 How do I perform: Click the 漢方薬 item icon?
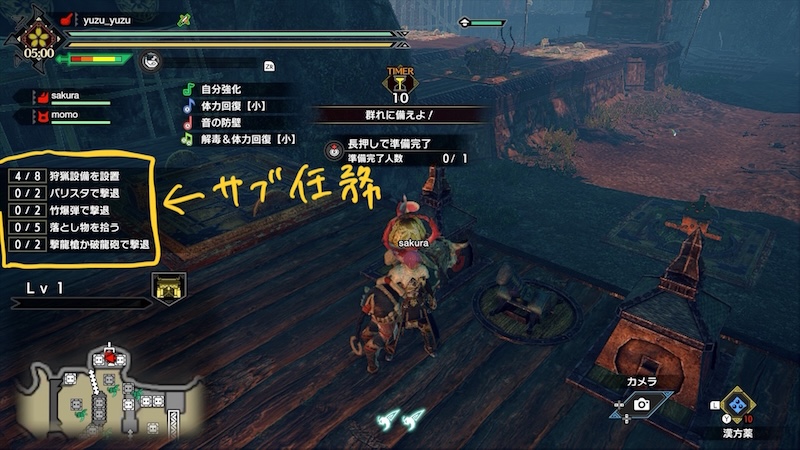coord(739,405)
